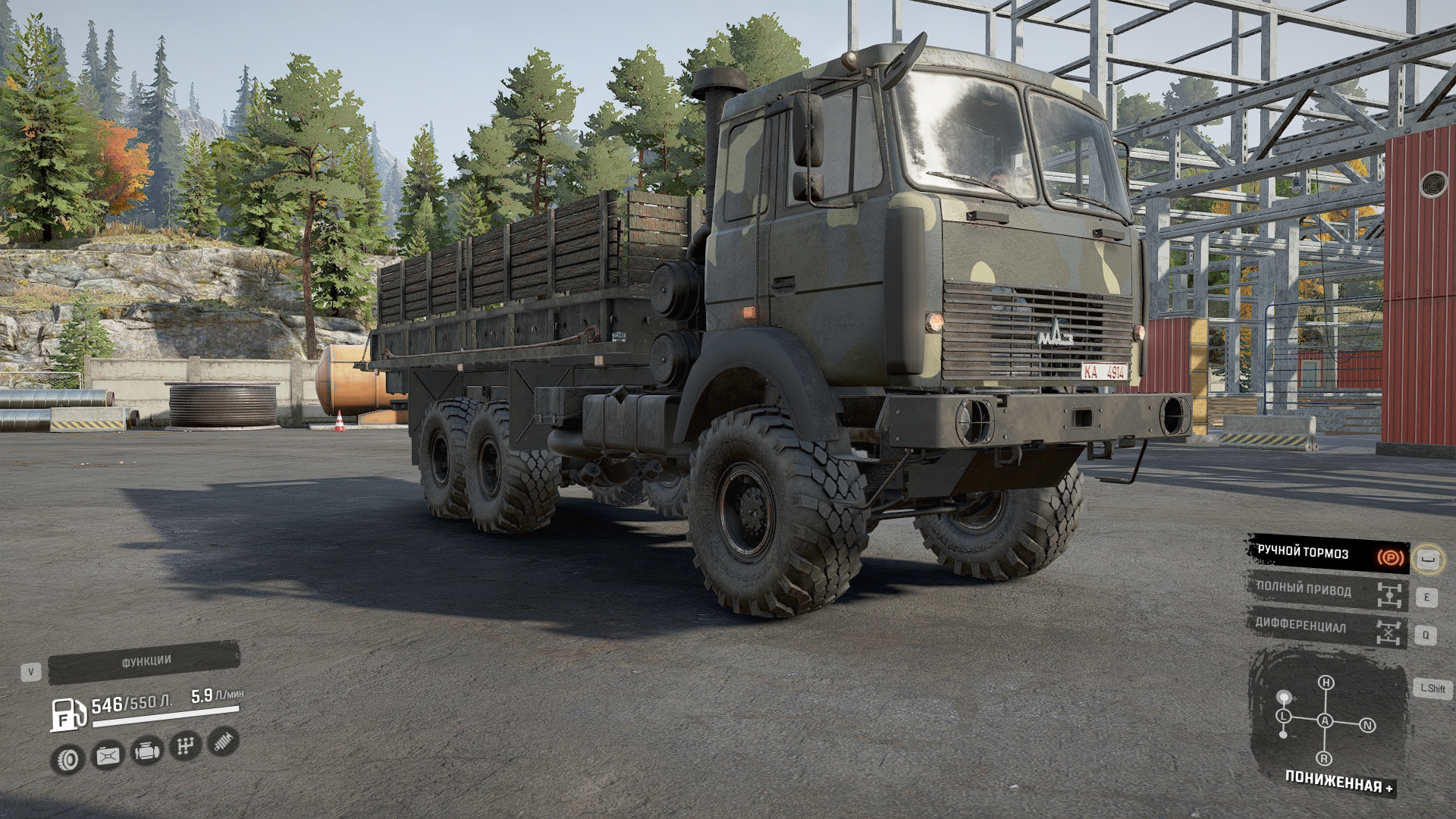The height and width of the screenshot is (819, 1456).
Task: Select the H gear on the gearbox
Action: tap(1326, 683)
